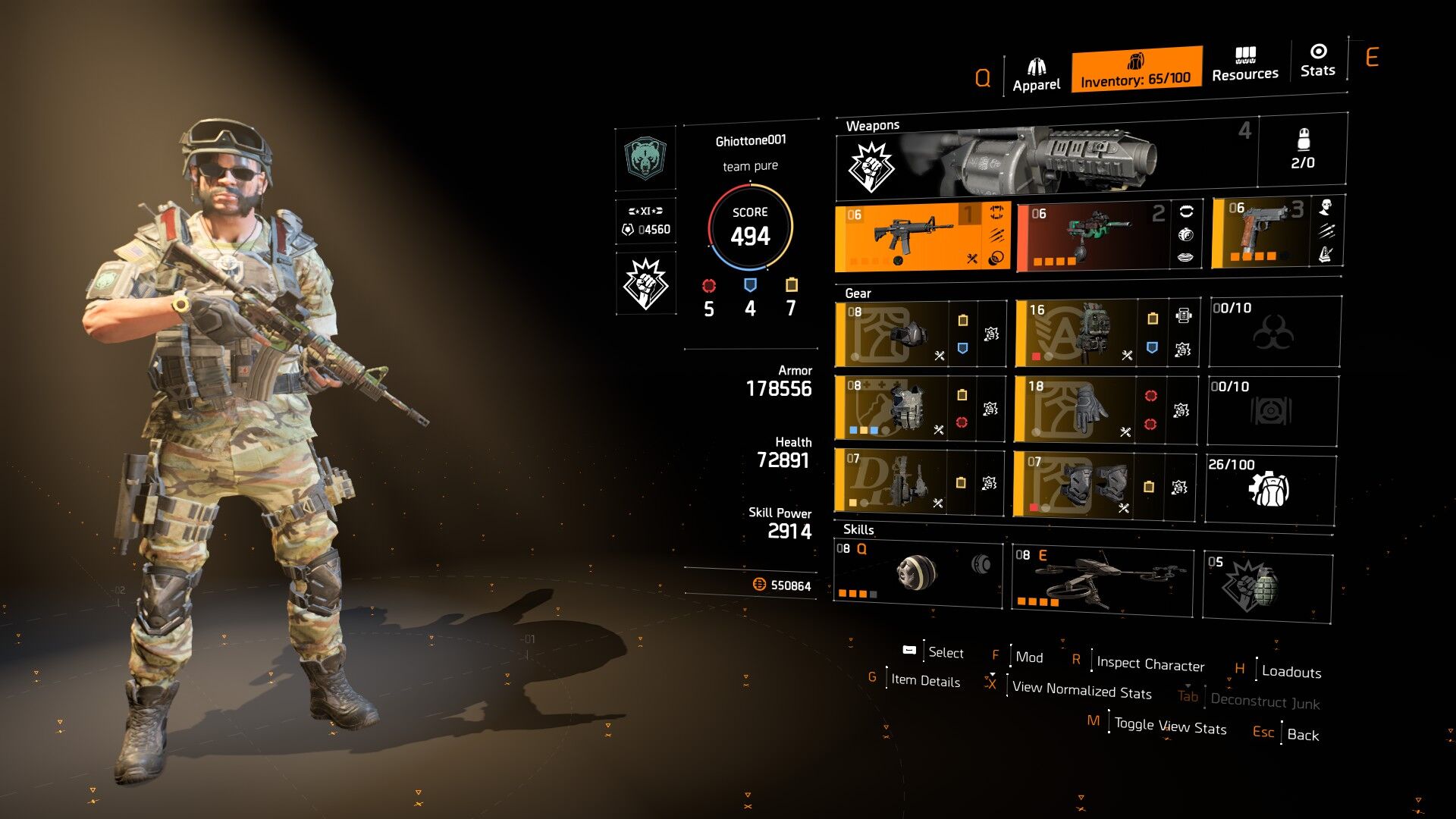Image resolution: width=1456 pixels, height=819 pixels.
Task: Open the Stats tab
Action: [x=1317, y=61]
